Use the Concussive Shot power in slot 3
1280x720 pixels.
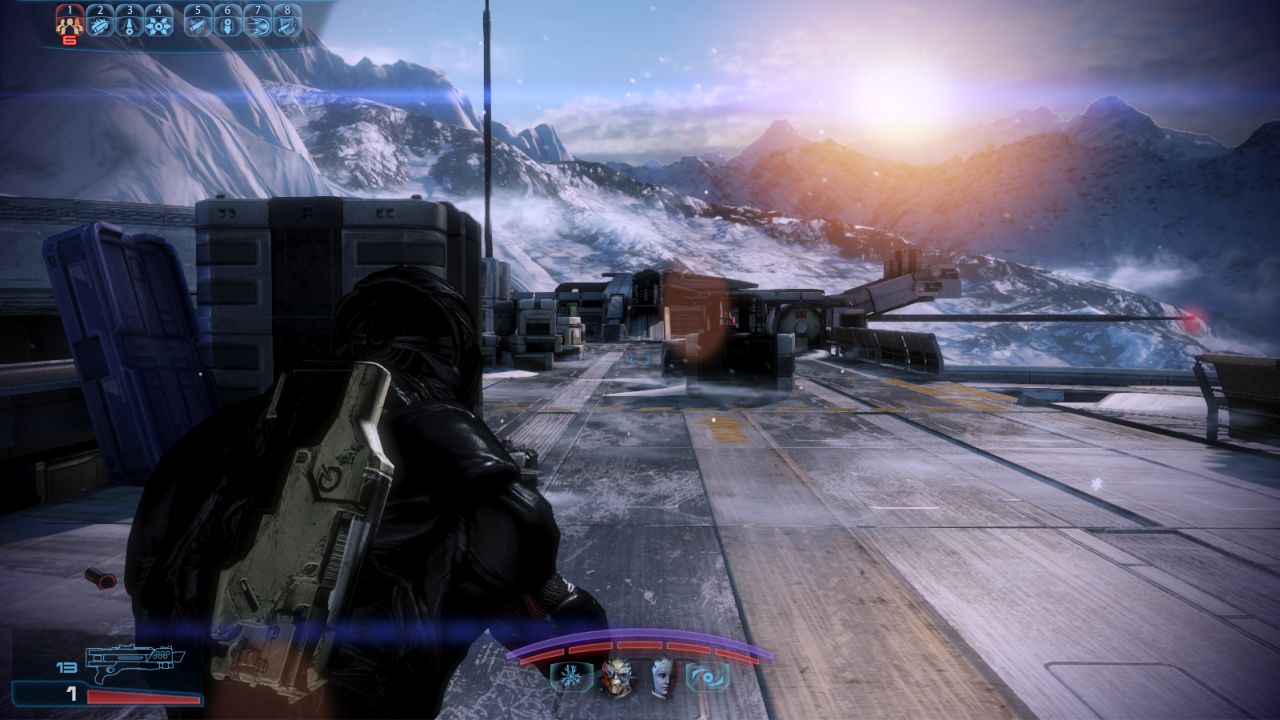130,23
